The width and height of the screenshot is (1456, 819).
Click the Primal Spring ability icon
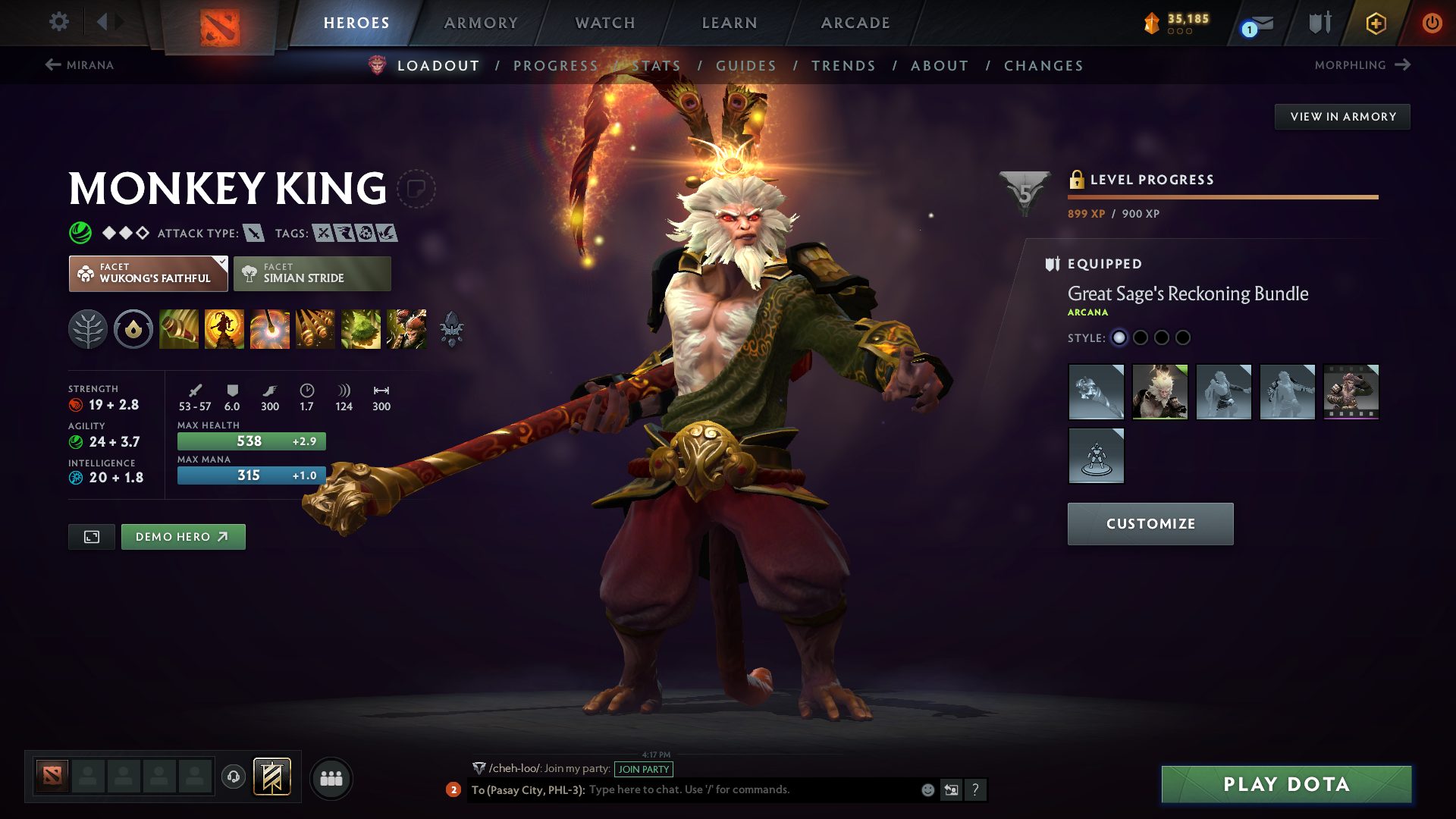click(x=270, y=329)
